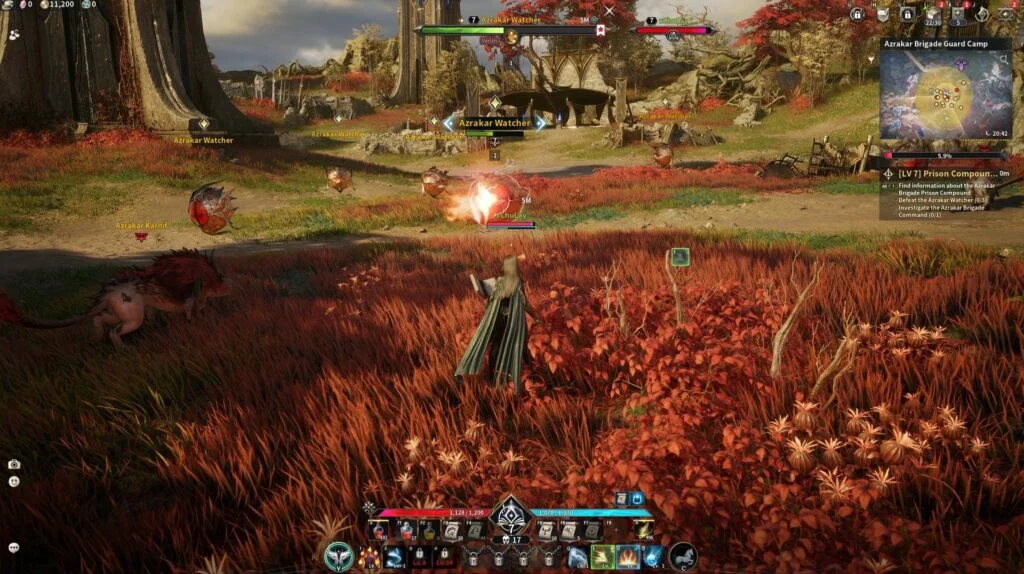Click the scroll icon above the mana bar
1024x574 pixels.
(621, 498)
